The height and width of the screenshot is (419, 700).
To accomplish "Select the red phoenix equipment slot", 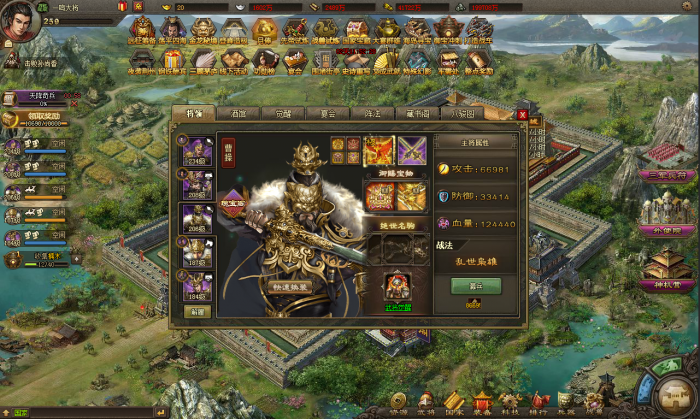I will click(x=379, y=150).
